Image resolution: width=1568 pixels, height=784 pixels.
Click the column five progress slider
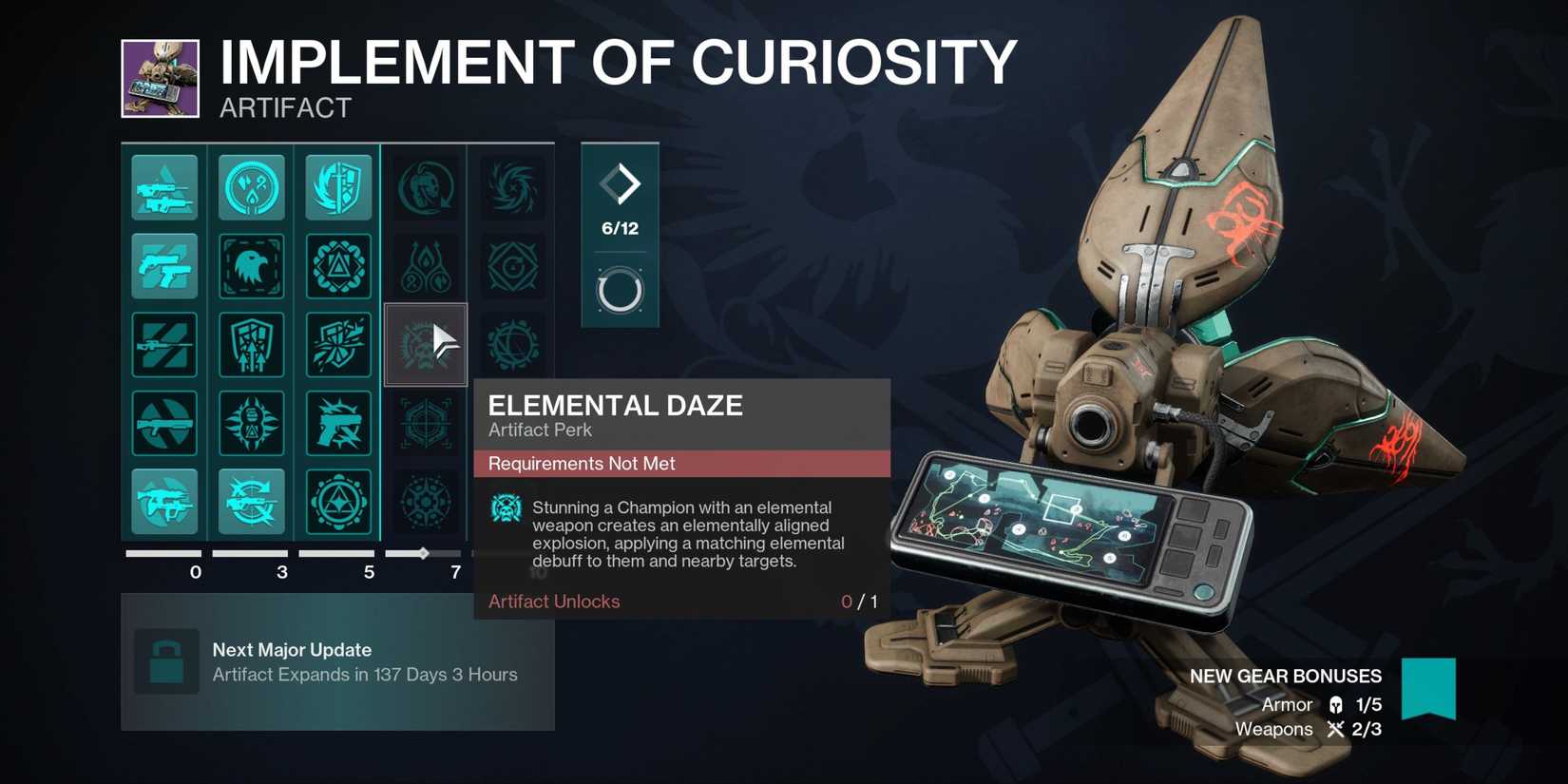(512, 552)
